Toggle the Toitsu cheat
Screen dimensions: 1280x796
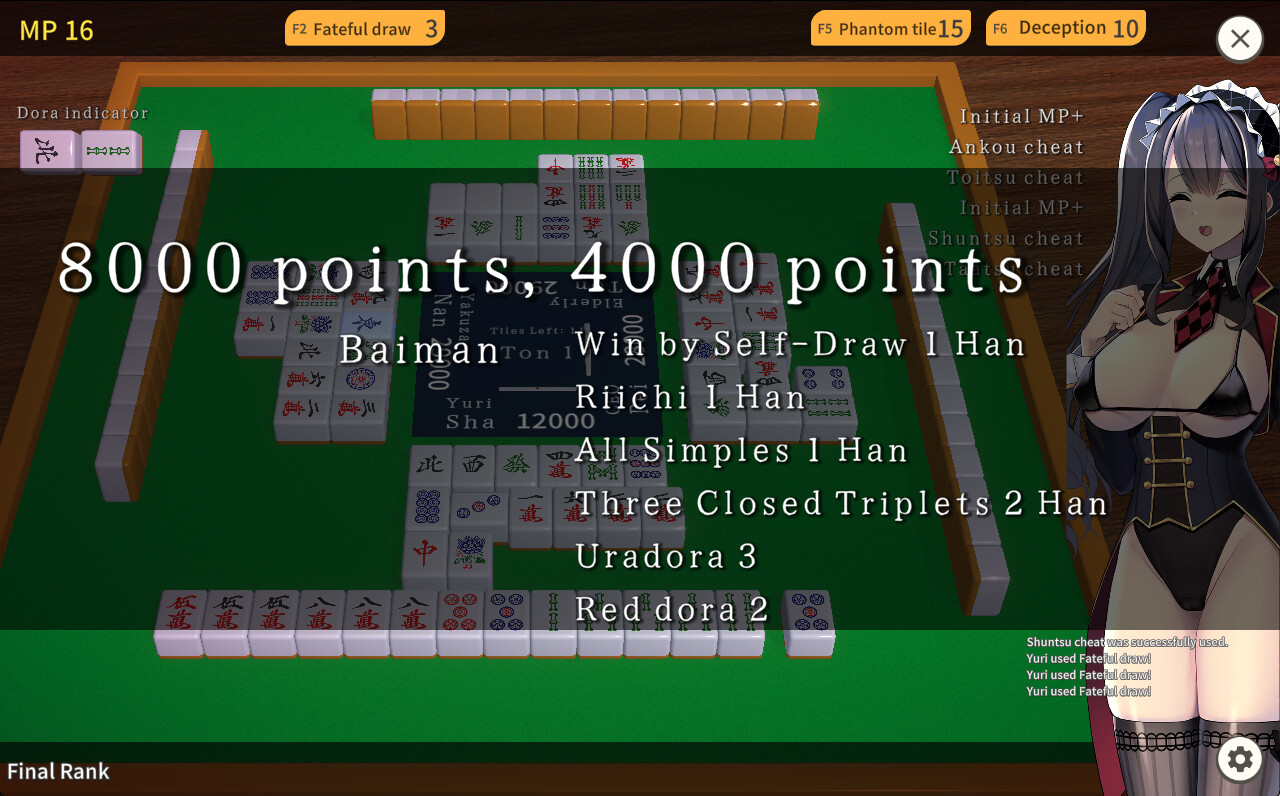(1015, 177)
